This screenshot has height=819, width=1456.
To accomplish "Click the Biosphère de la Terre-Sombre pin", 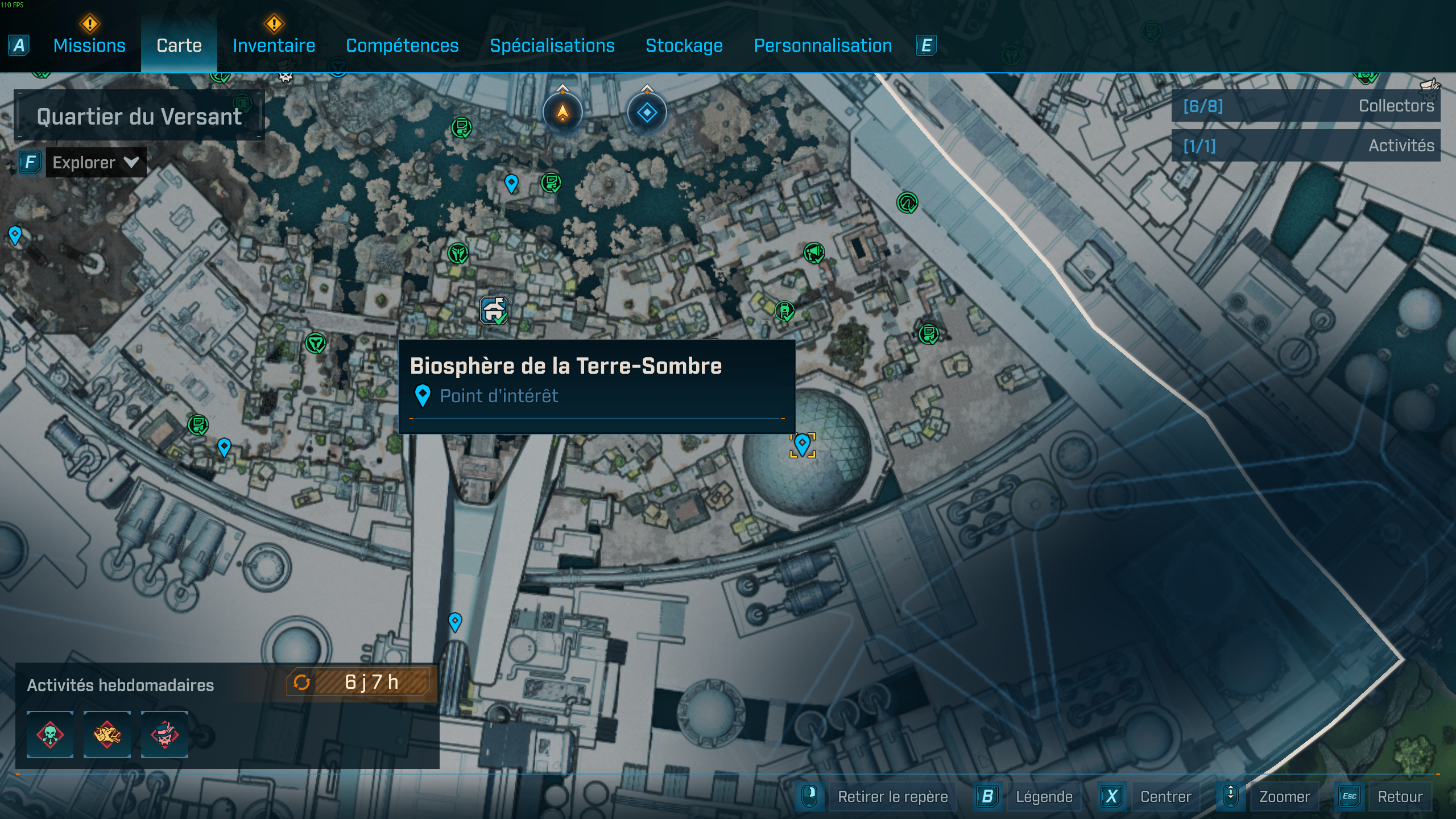I will point(802,444).
